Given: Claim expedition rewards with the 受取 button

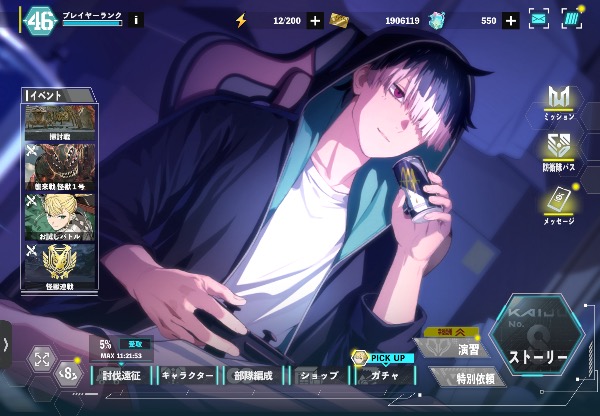Looking at the screenshot, I should click(131, 344).
